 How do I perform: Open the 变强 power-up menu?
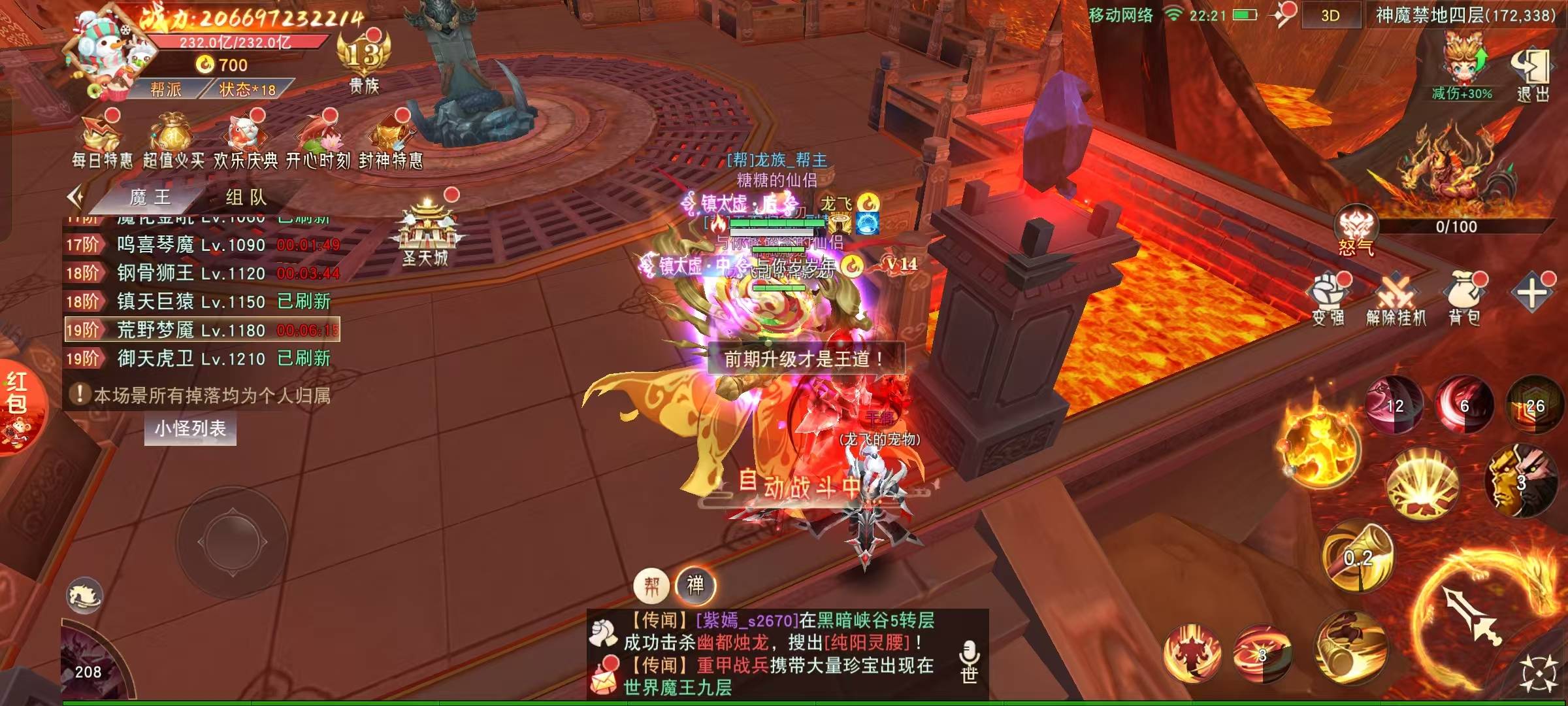pyautogui.click(x=1328, y=299)
